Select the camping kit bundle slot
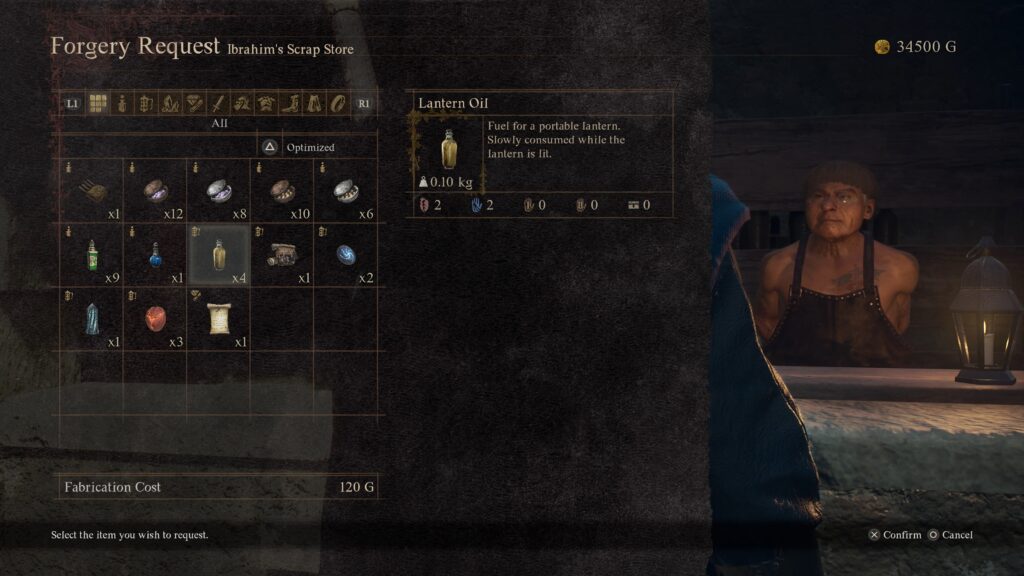Screen dimensions: 1024x576 click(282, 254)
